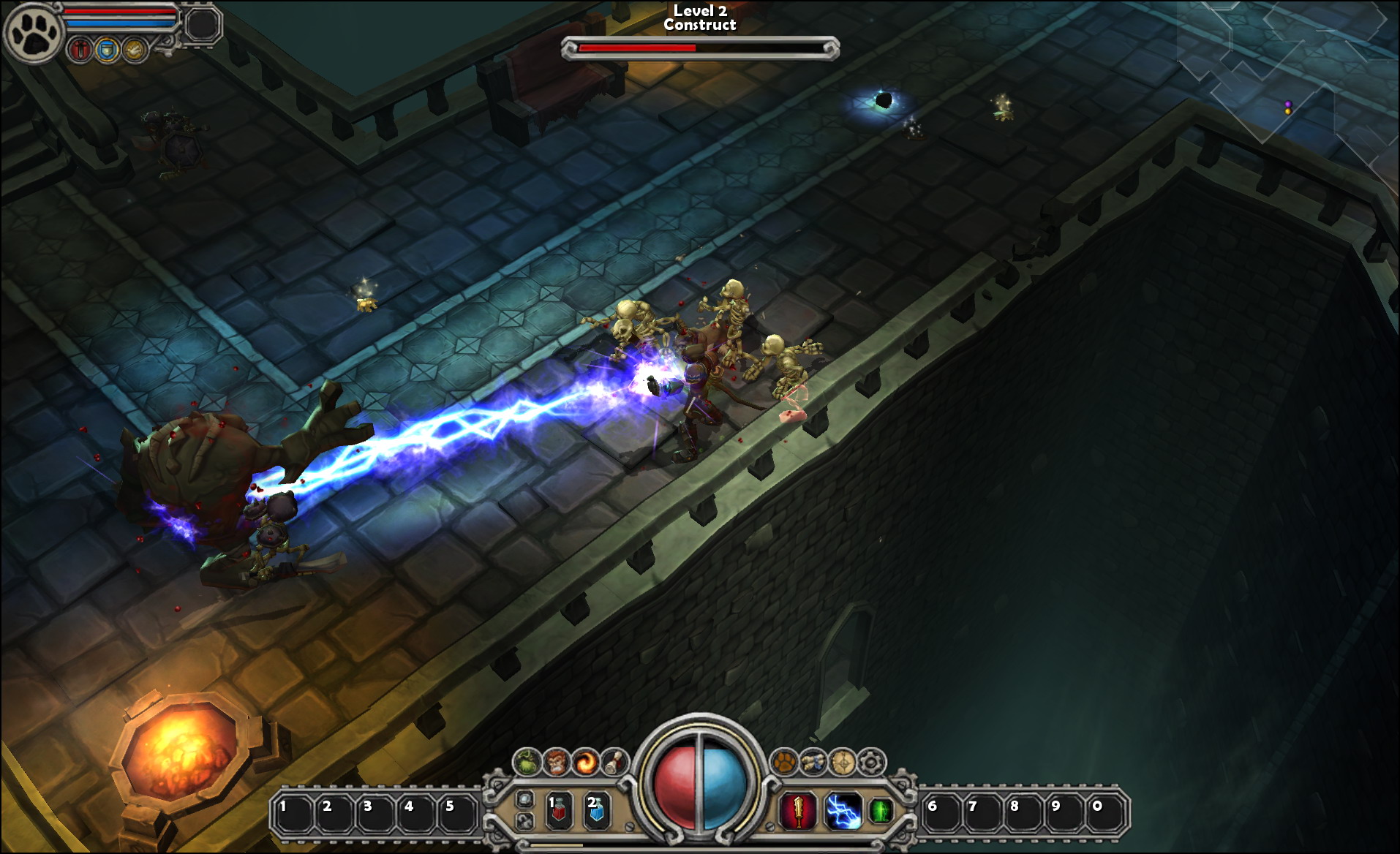Activate the blue lightning skill
The height and width of the screenshot is (854, 1400).
[843, 812]
